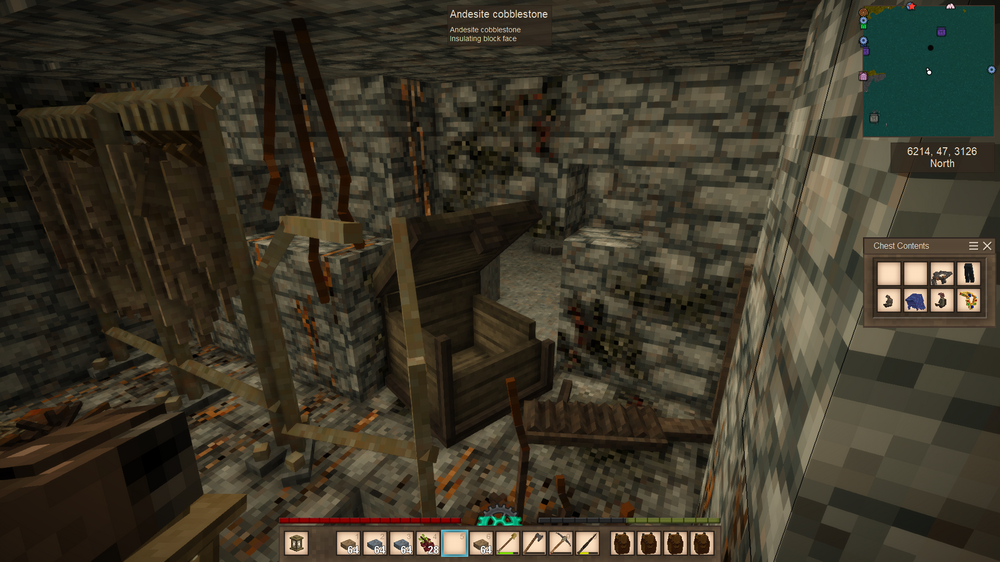This screenshot has width=1000, height=562.
Task: Pick up the blue cloth item in chest
Action: (914, 301)
